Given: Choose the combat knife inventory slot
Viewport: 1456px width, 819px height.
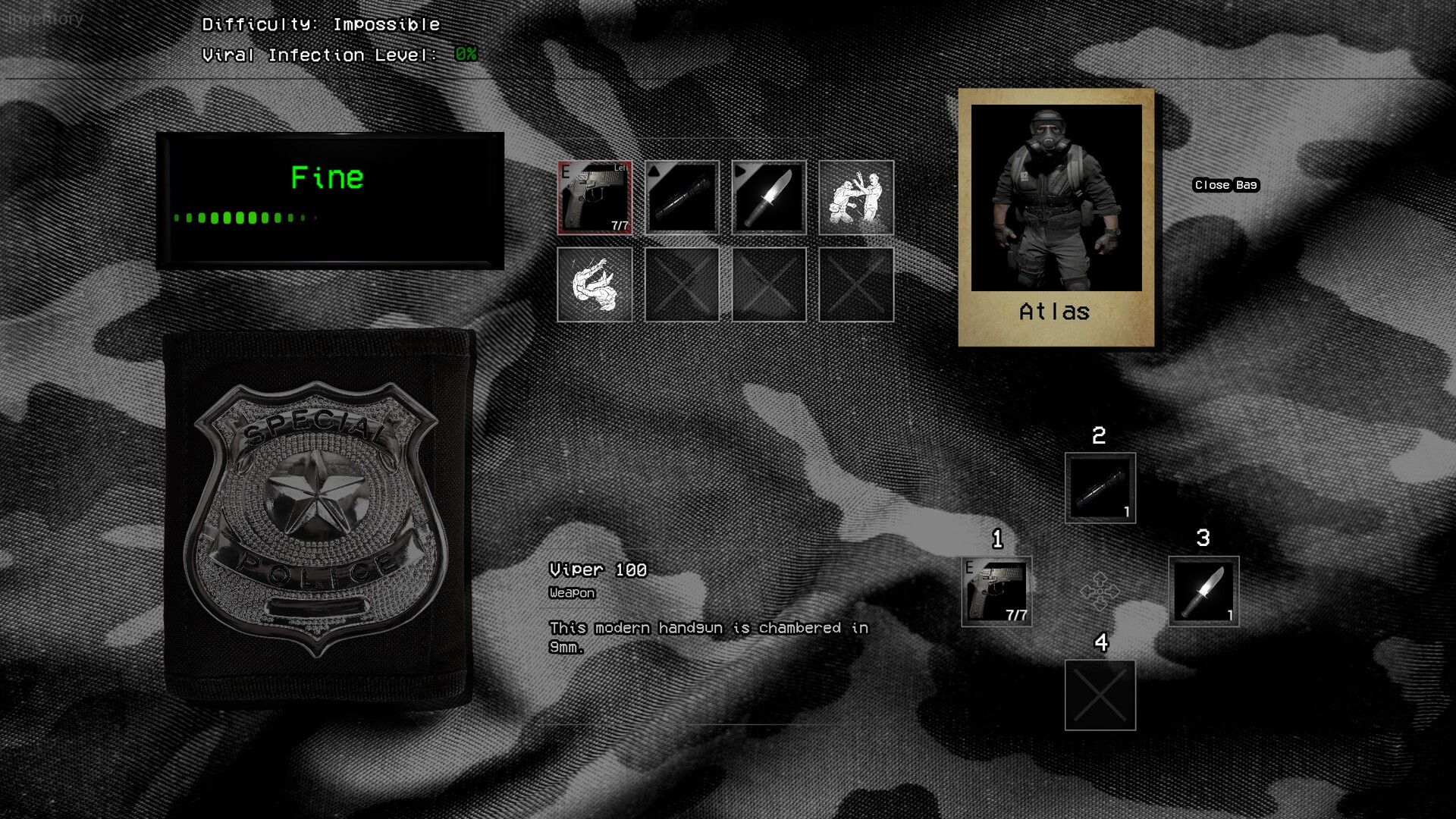Looking at the screenshot, I should pyautogui.click(x=769, y=197).
